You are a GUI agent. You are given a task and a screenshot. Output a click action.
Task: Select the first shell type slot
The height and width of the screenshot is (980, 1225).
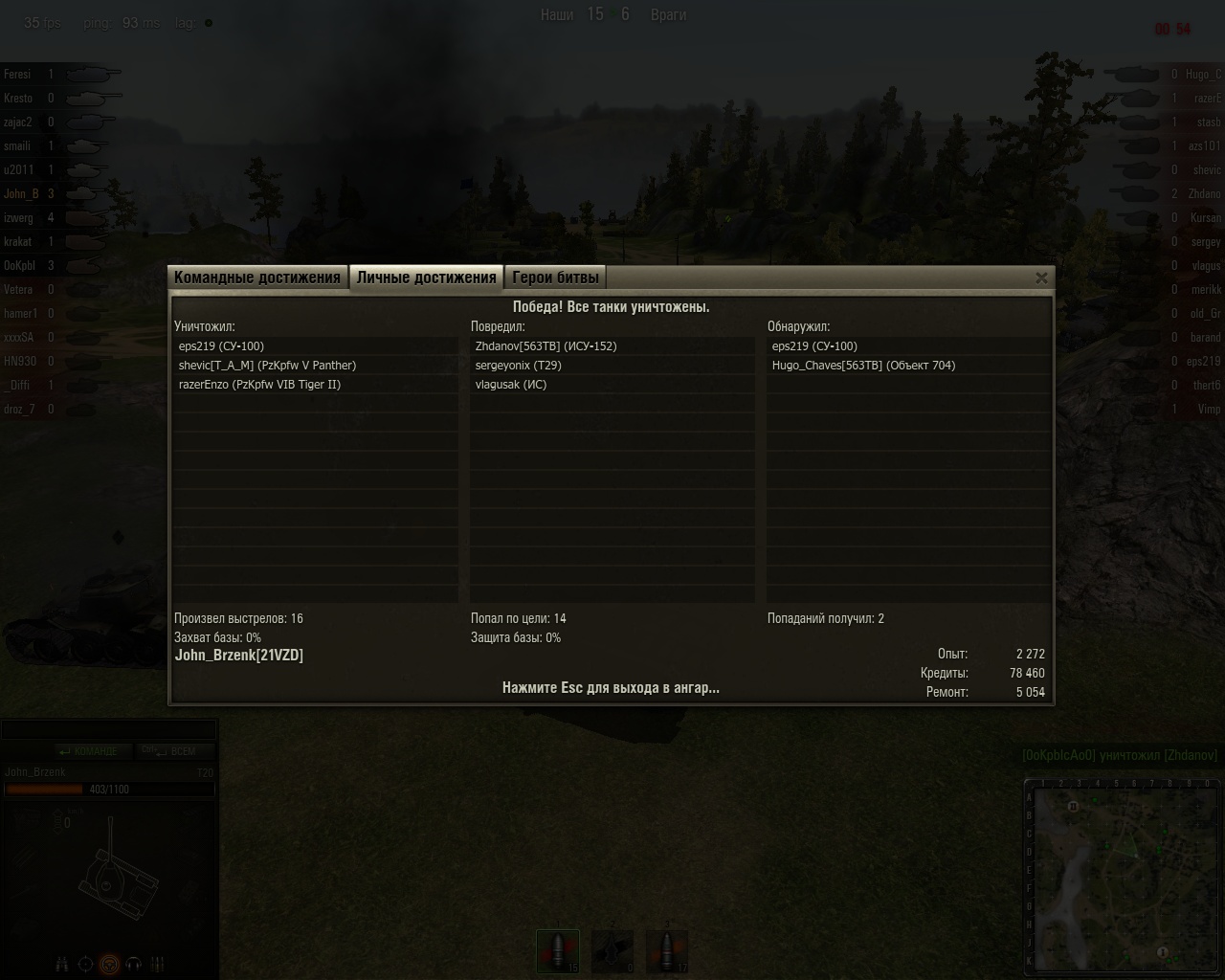tap(558, 951)
